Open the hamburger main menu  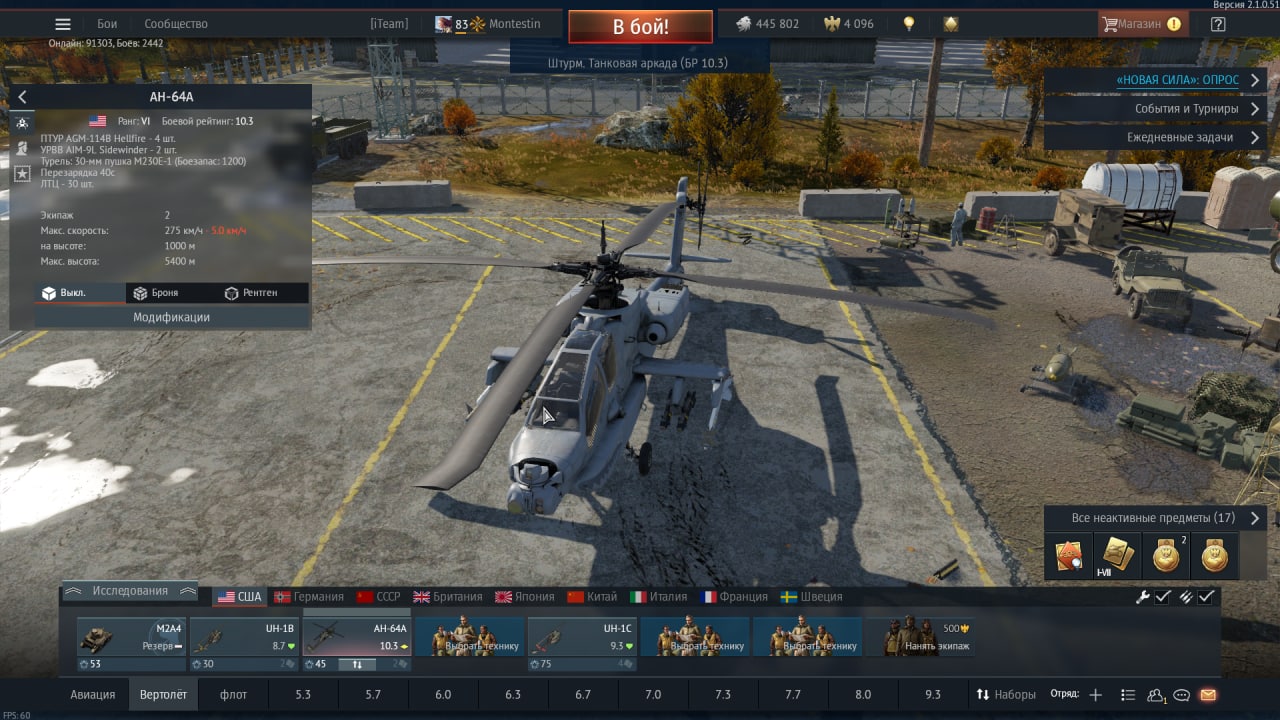pos(63,24)
